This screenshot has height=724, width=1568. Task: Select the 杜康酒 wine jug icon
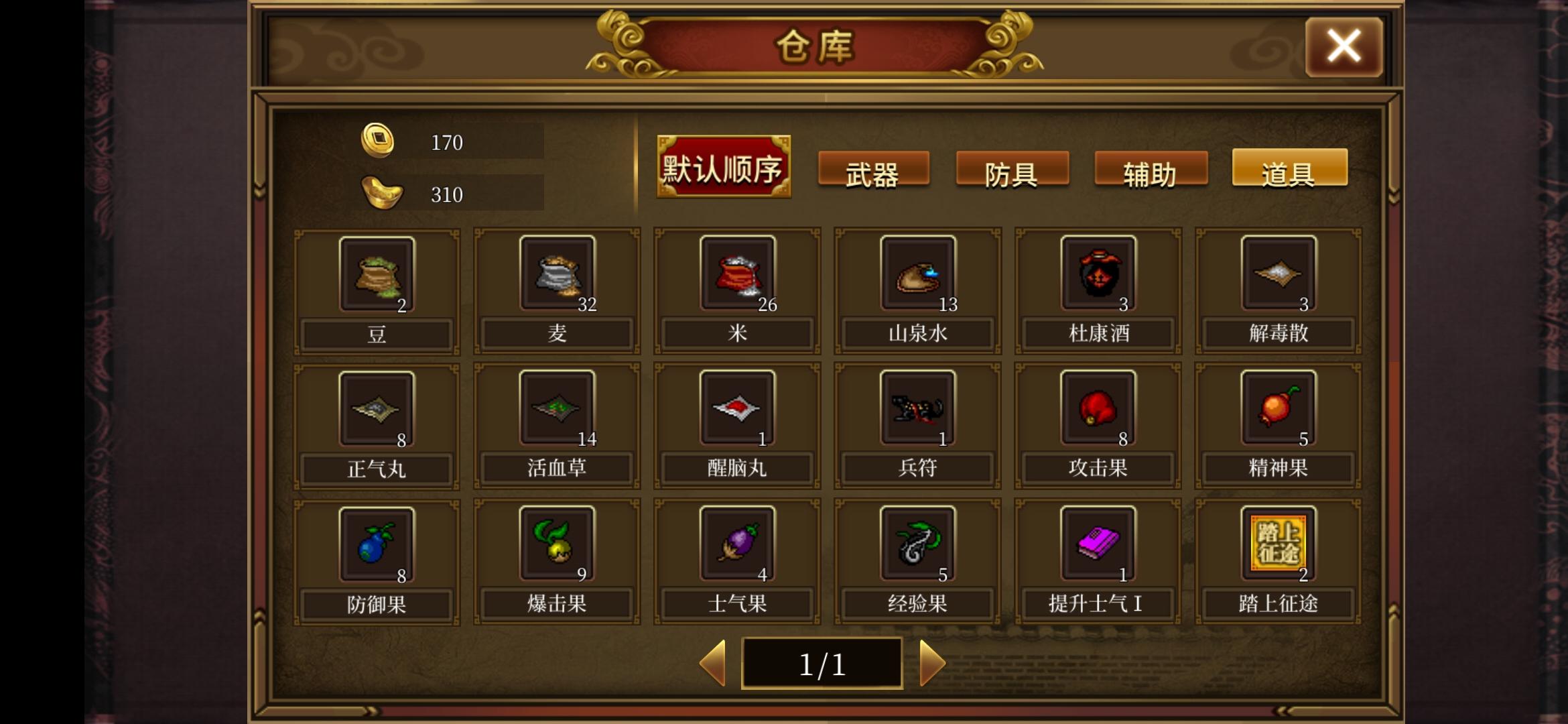tap(1097, 275)
